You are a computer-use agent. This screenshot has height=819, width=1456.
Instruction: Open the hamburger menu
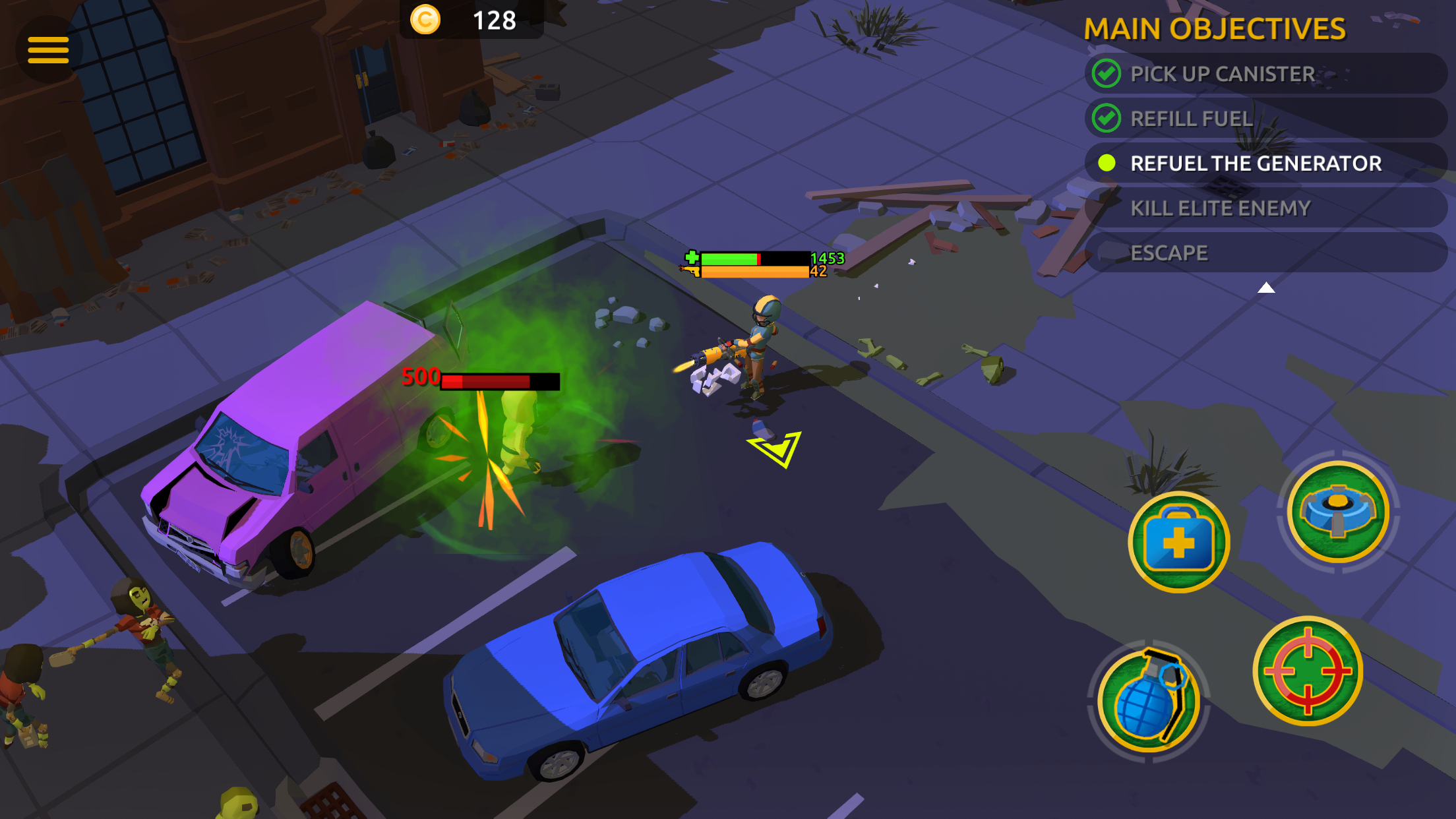click(x=49, y=49)
